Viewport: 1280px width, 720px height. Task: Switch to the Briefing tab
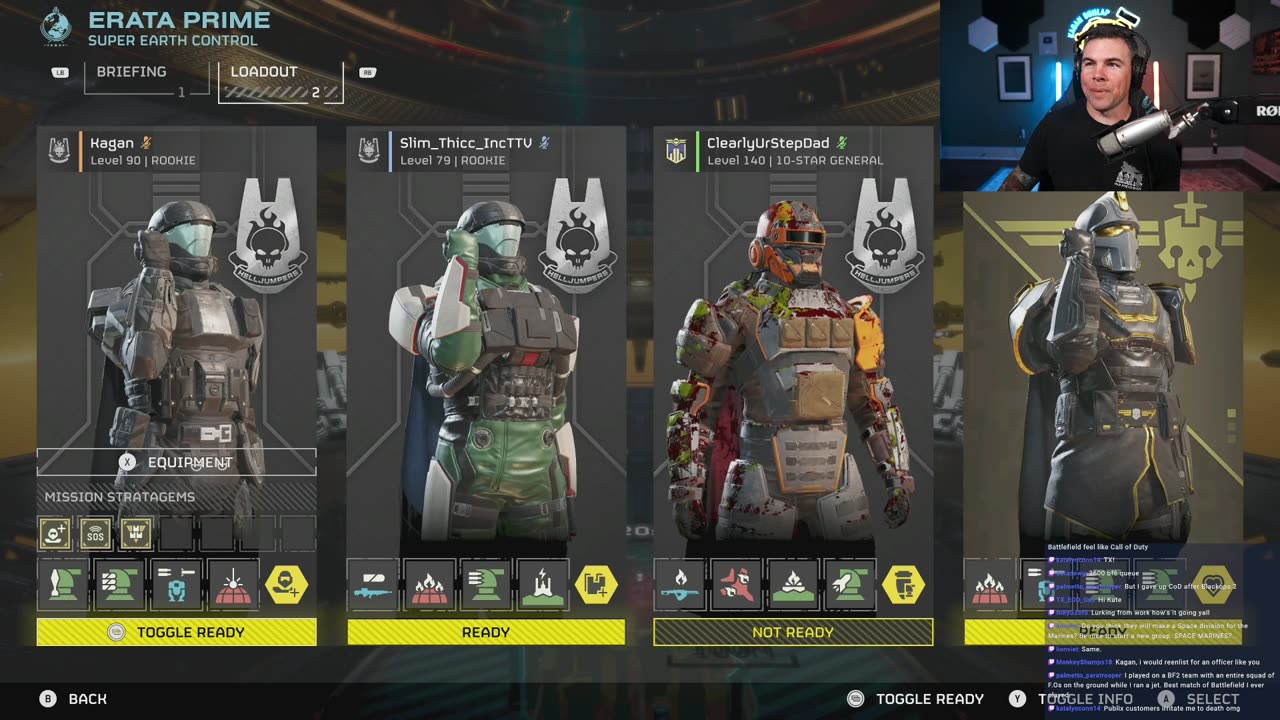click(131, 72)
